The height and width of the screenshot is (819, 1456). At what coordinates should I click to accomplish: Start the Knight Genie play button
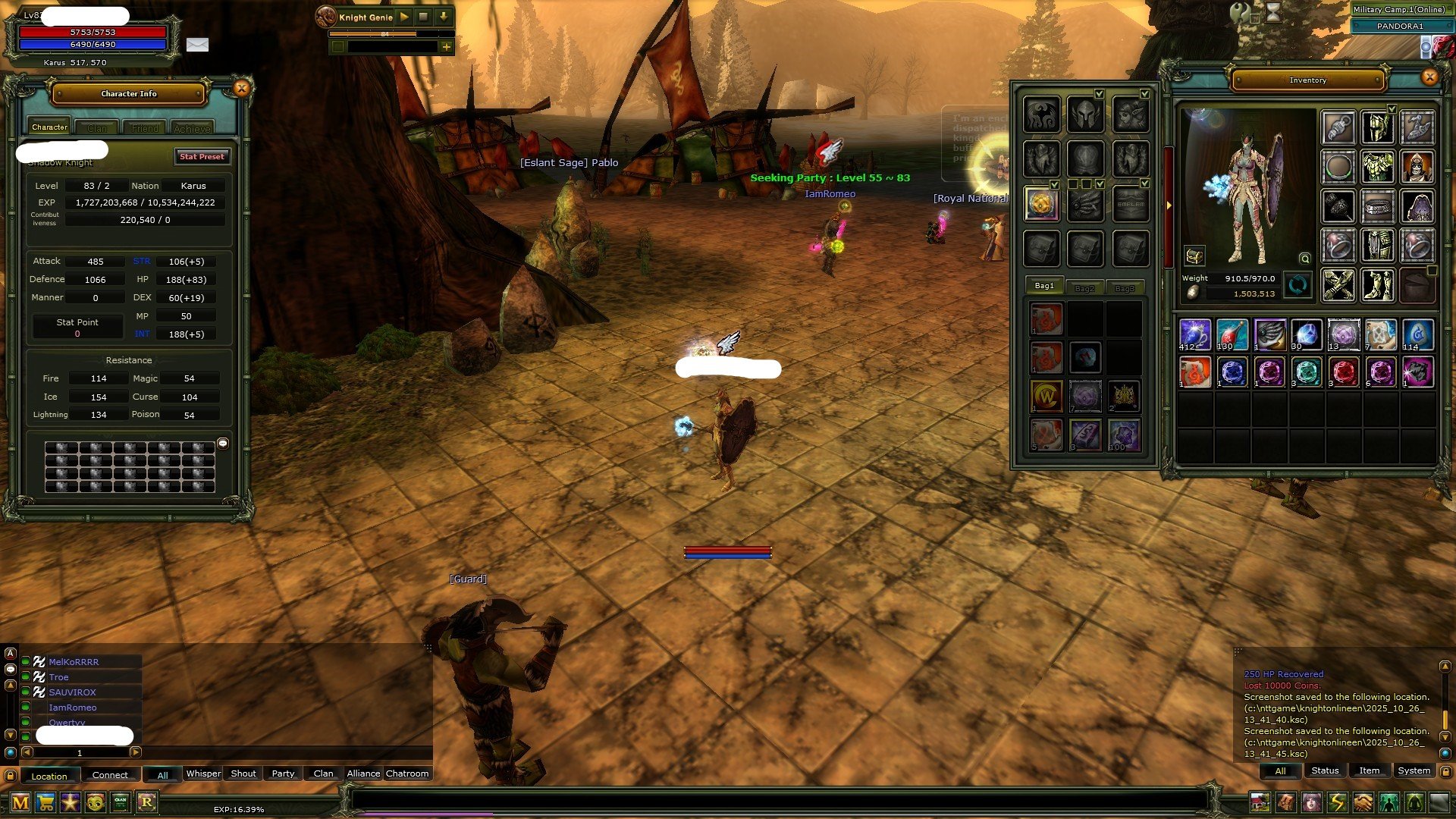404,16
